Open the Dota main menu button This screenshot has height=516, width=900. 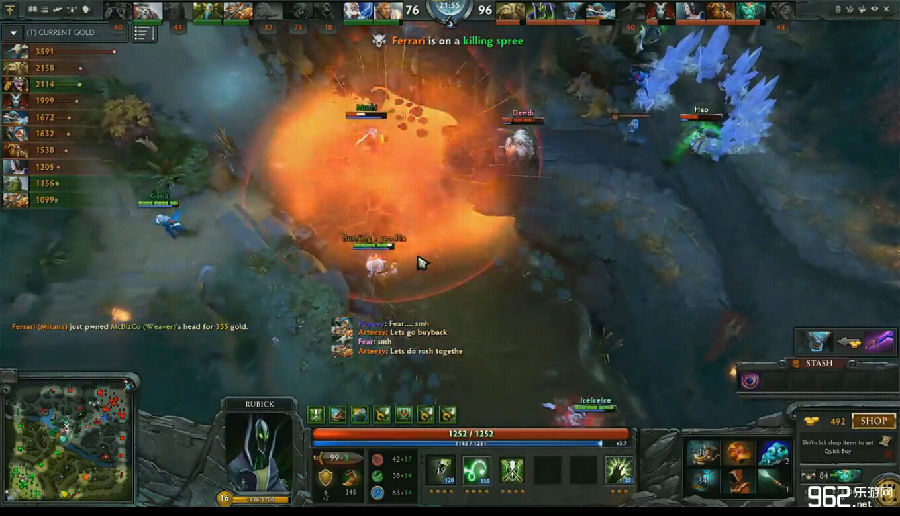coord(11,8)
